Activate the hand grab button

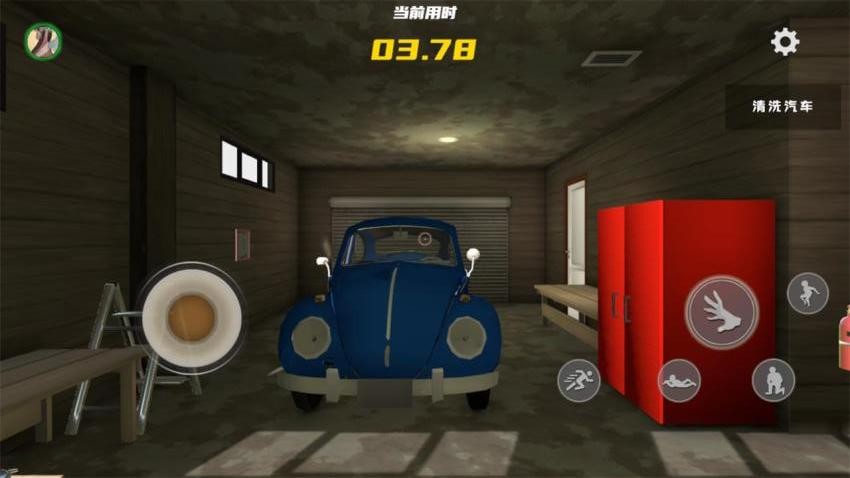click(x=721, y=312)
